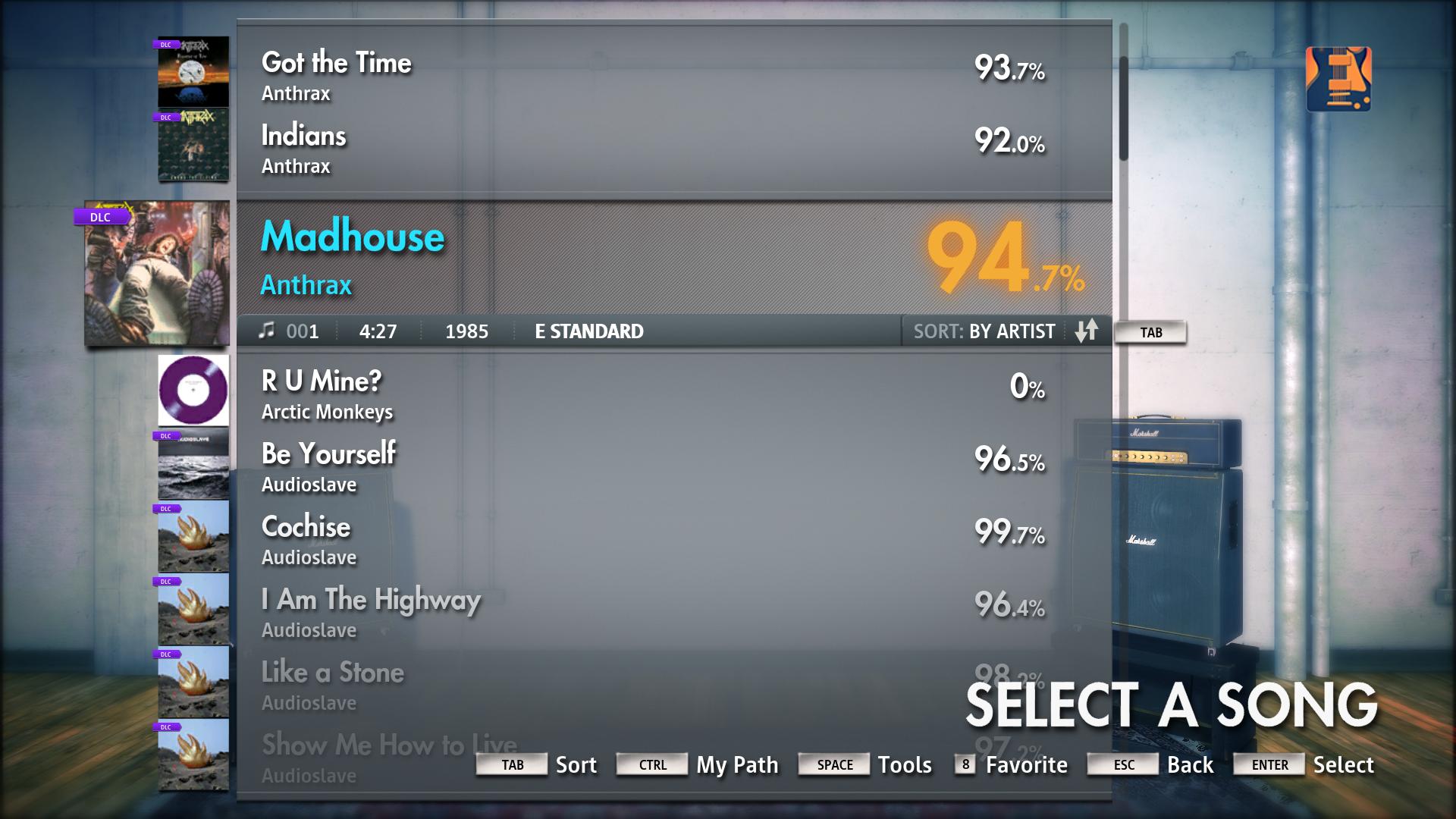Click the vertical scrollbar on the right
This screenshot has width=1456, height=819.
[1122, 106]
